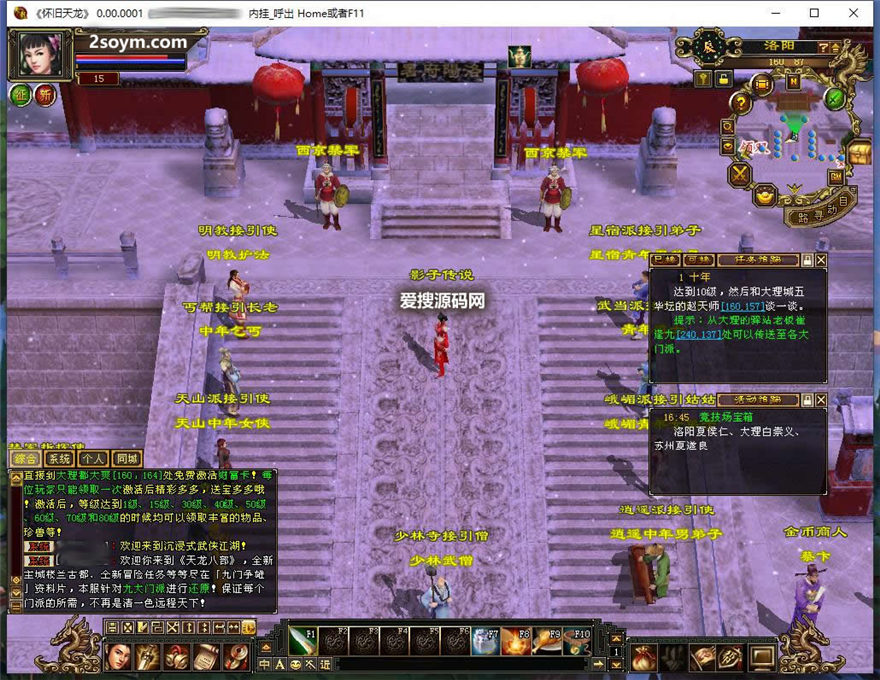Open the gold ingot shop icon
The width and height of the screenshot is (880, 680).
764,195
